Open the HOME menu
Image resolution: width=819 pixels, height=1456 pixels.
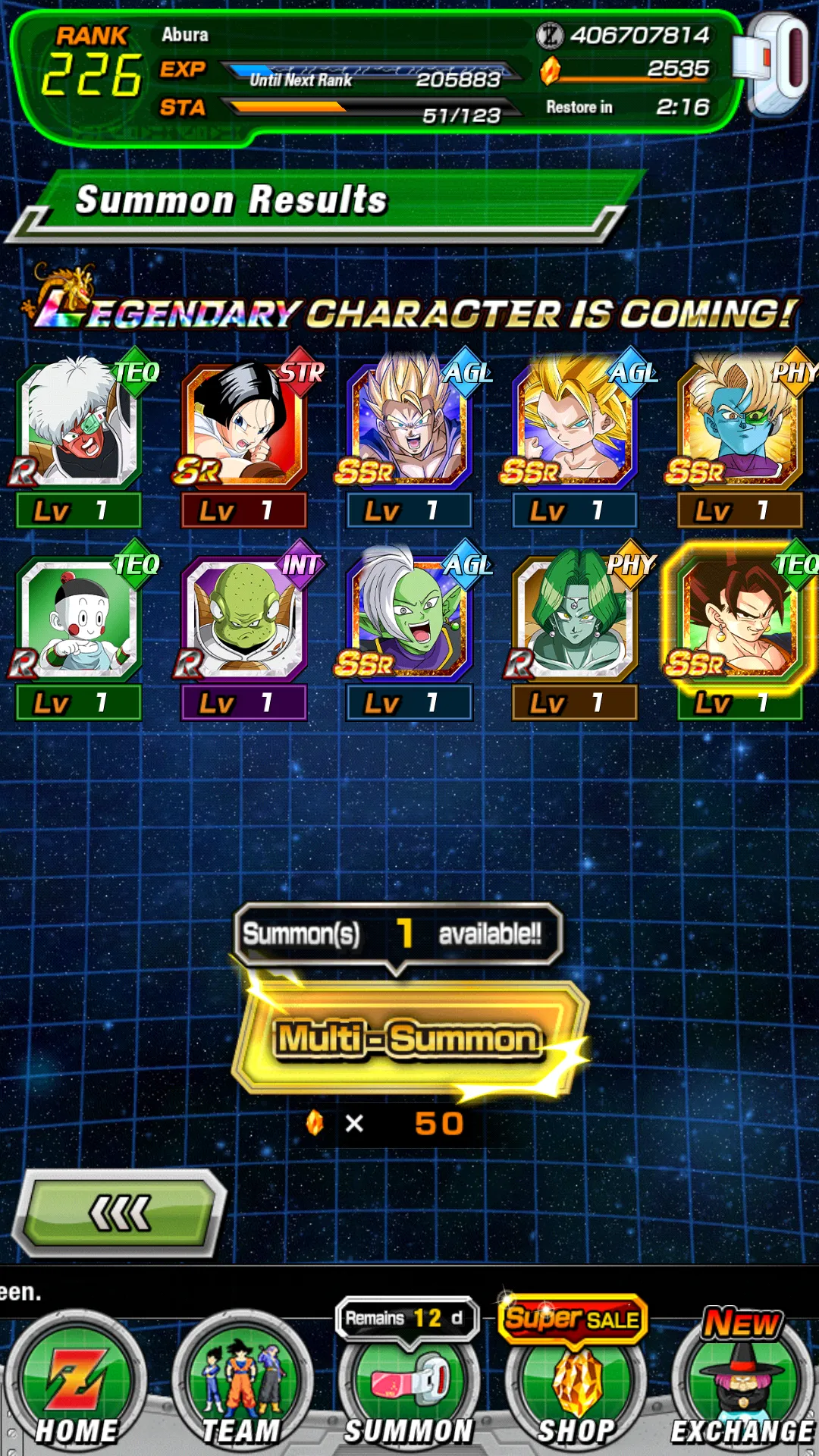tap(77, 1388)
